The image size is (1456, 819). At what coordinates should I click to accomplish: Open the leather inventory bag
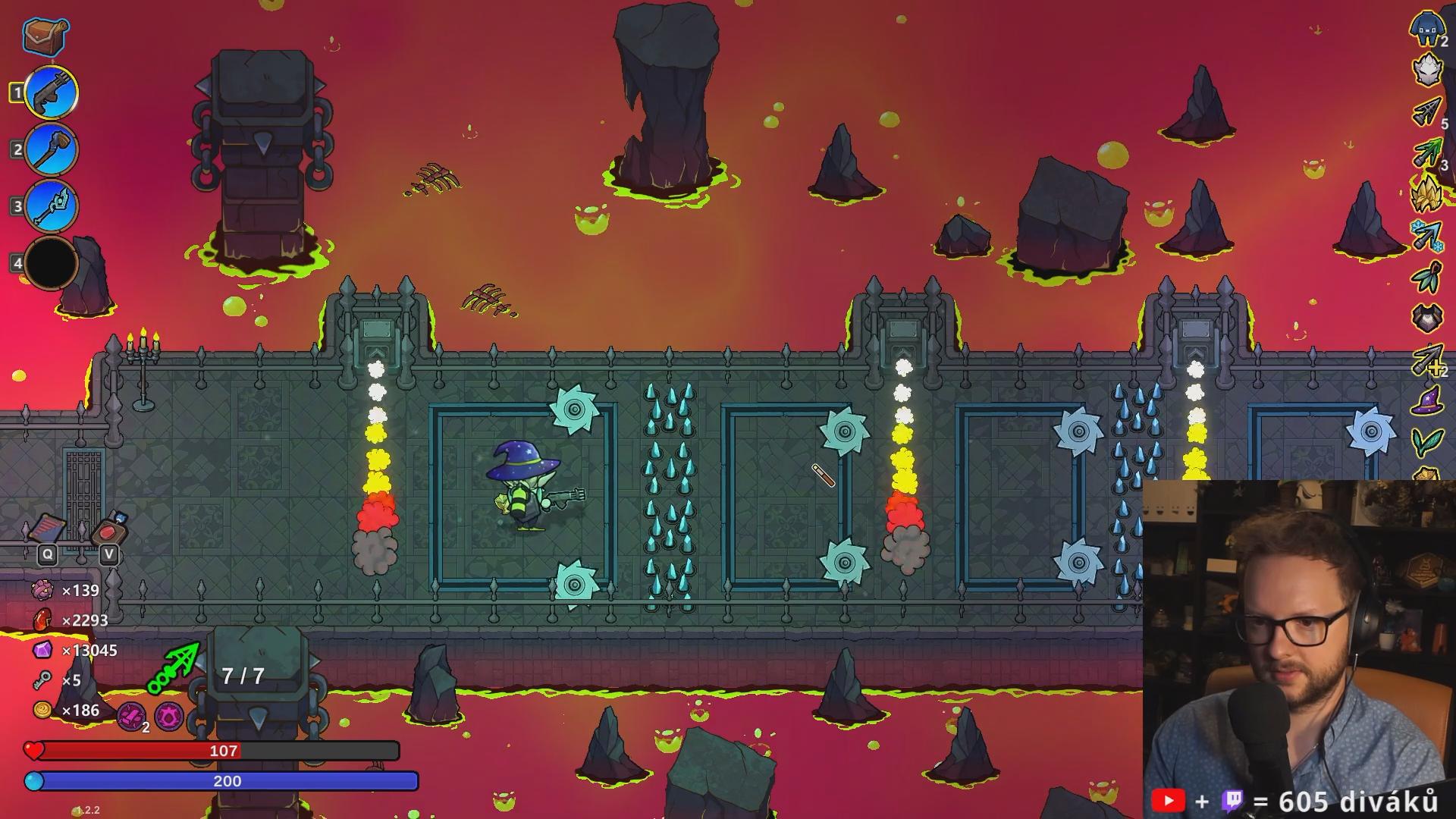[45, 35]
